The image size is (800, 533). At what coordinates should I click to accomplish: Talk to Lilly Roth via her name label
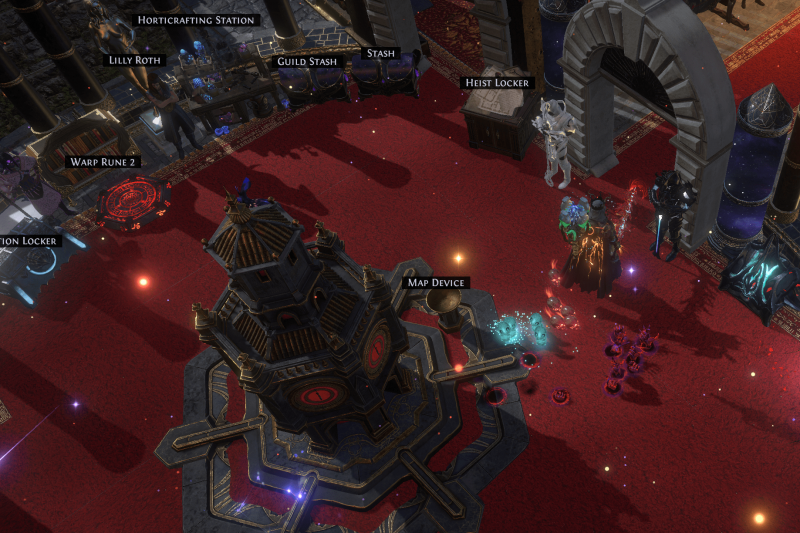[x=135, y=60]
